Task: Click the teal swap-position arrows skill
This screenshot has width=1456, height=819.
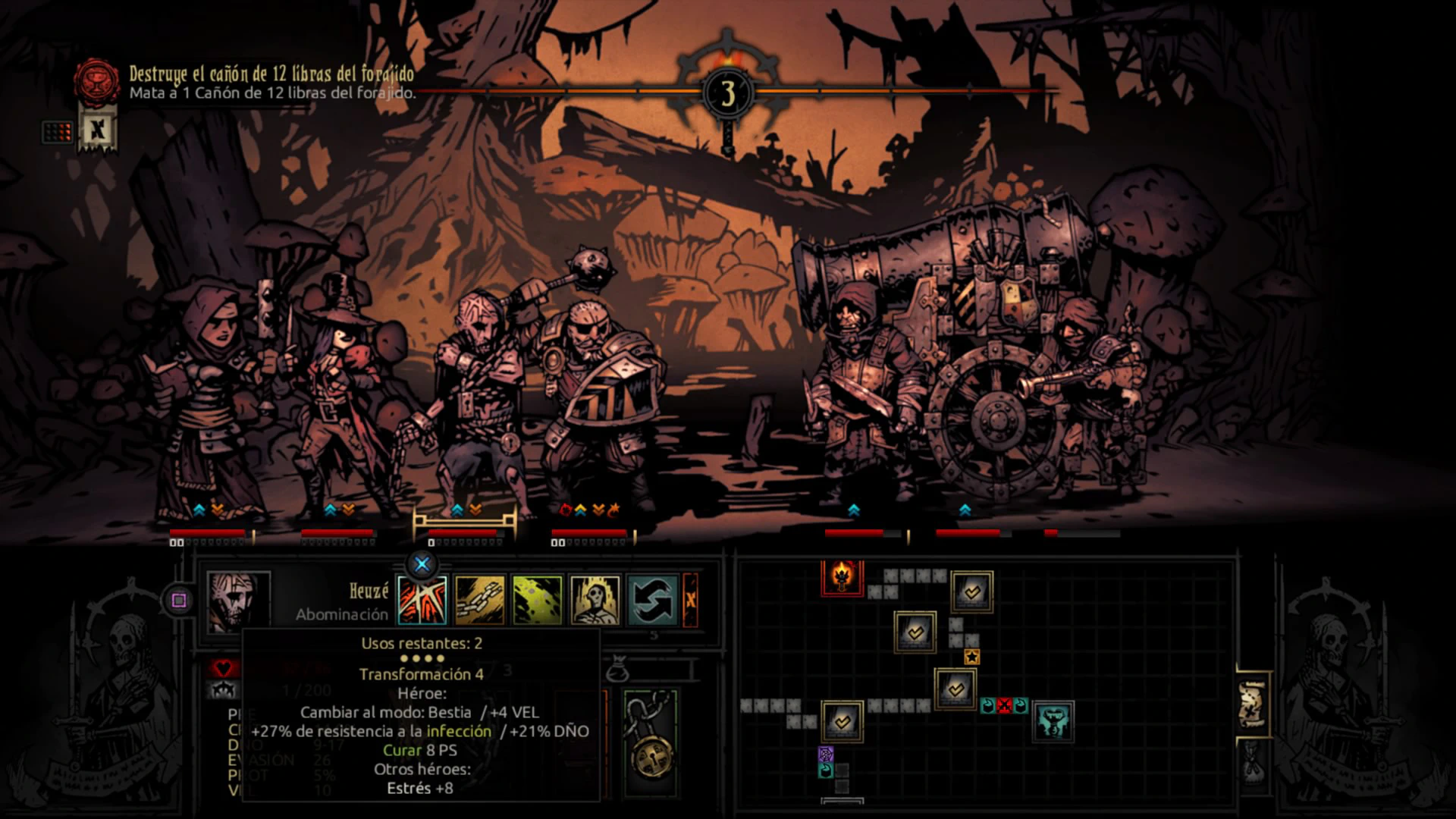Action: [x=653, y=600]
